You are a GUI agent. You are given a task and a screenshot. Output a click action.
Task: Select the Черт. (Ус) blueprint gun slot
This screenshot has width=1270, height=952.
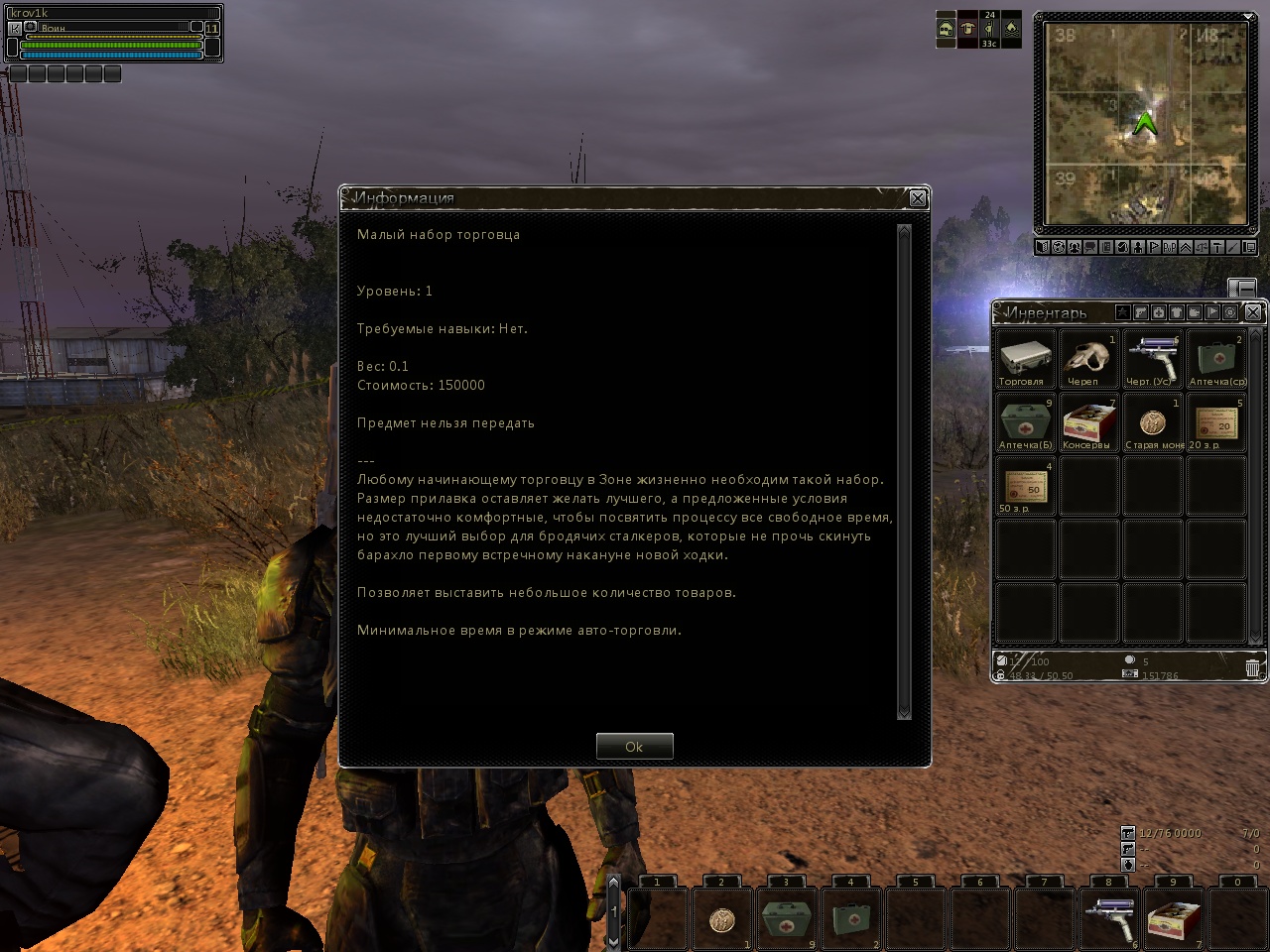point(1152,359)
